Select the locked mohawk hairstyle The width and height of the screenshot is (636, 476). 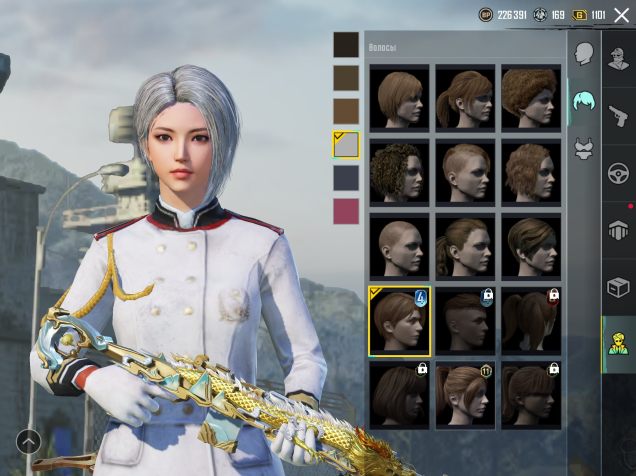click(465, 320)
